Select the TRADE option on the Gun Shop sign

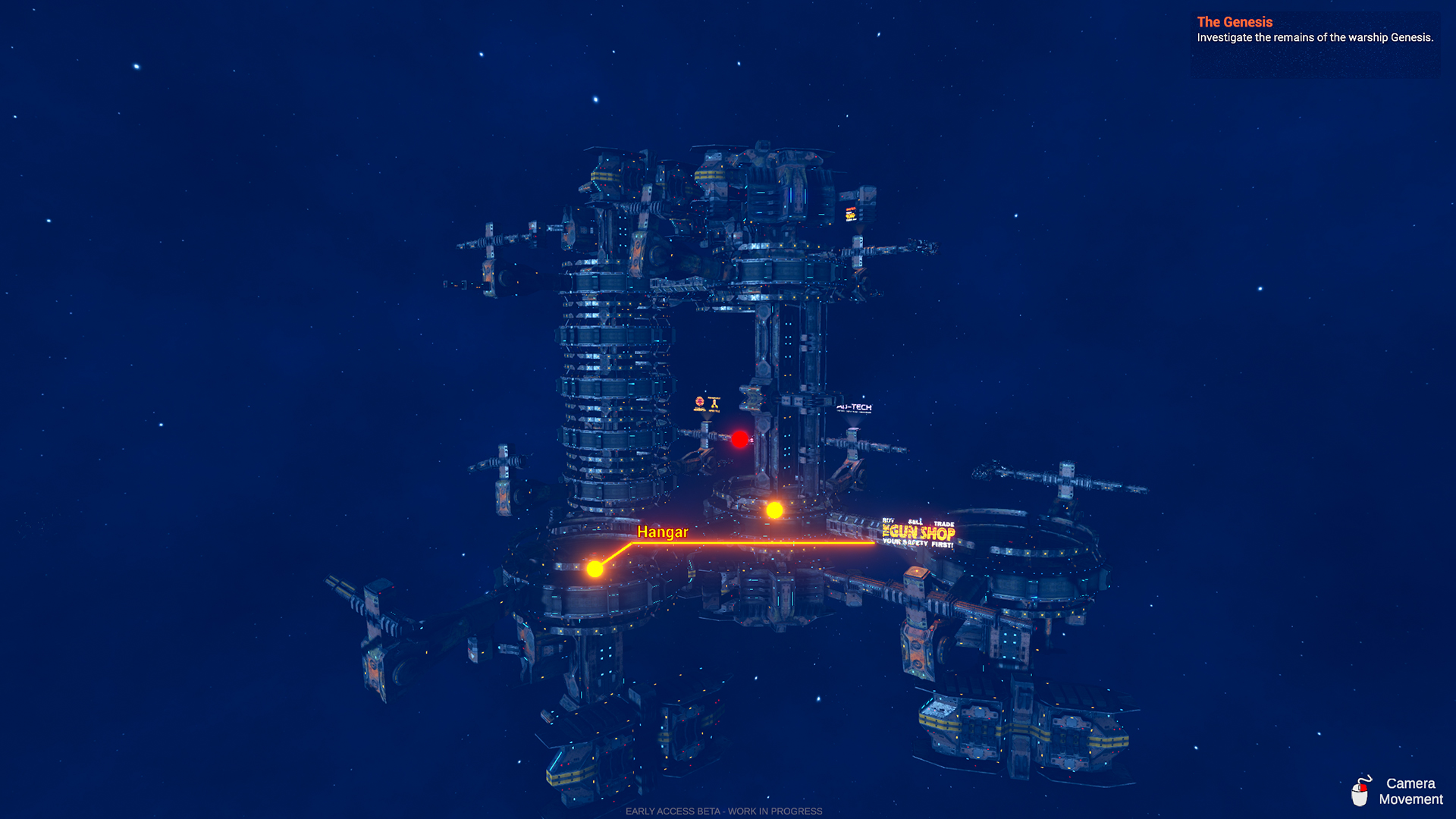click(x=943, y=523)
